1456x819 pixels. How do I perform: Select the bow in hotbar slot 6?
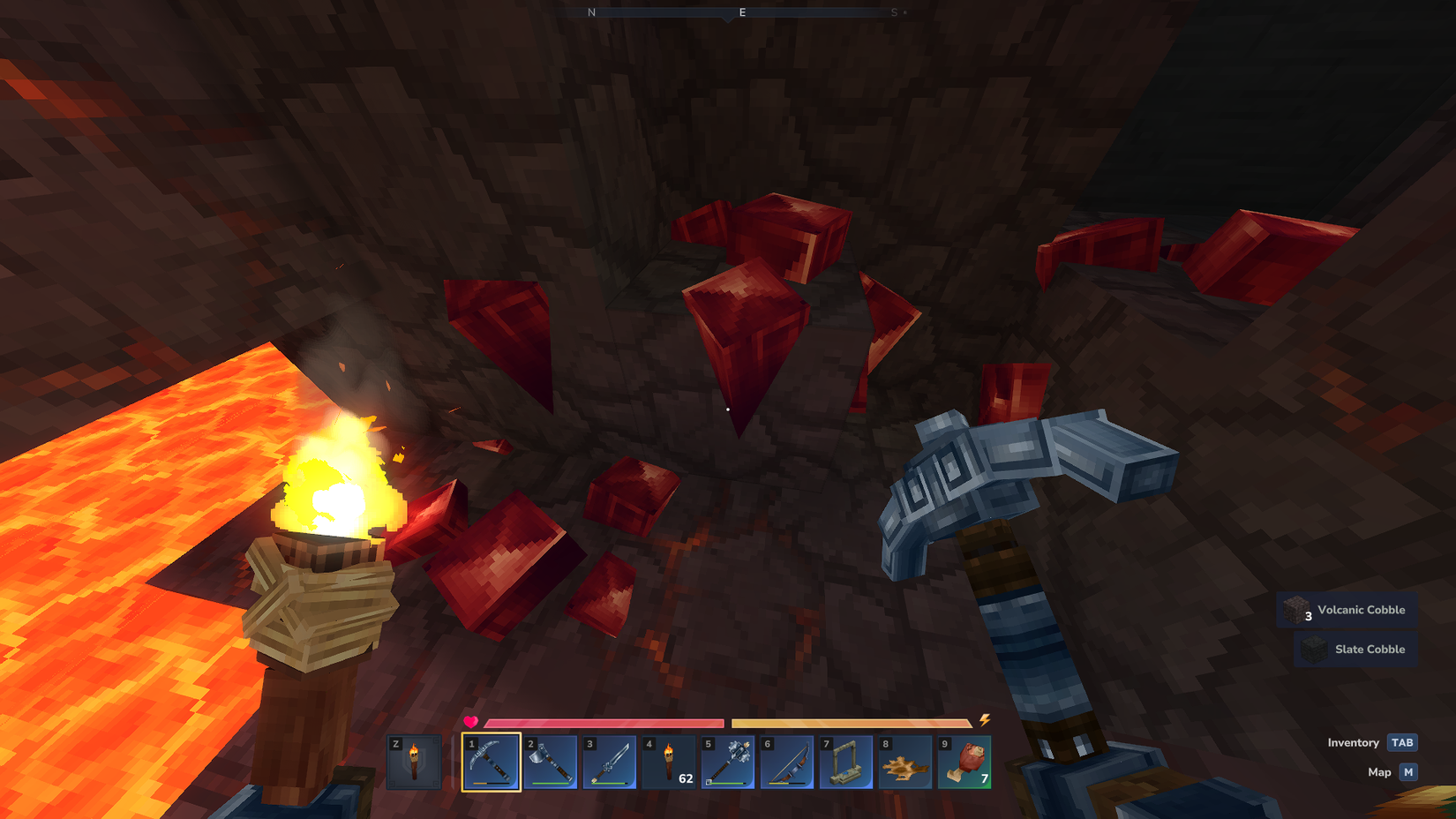tap(786, 763)
